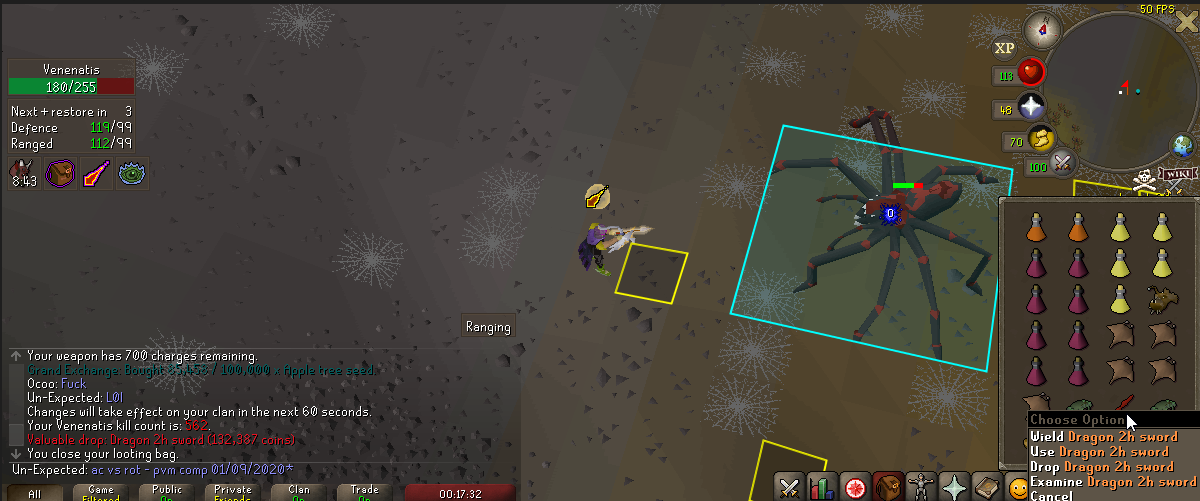
Task: Click the compass to face north
Action: point(1043,29)
